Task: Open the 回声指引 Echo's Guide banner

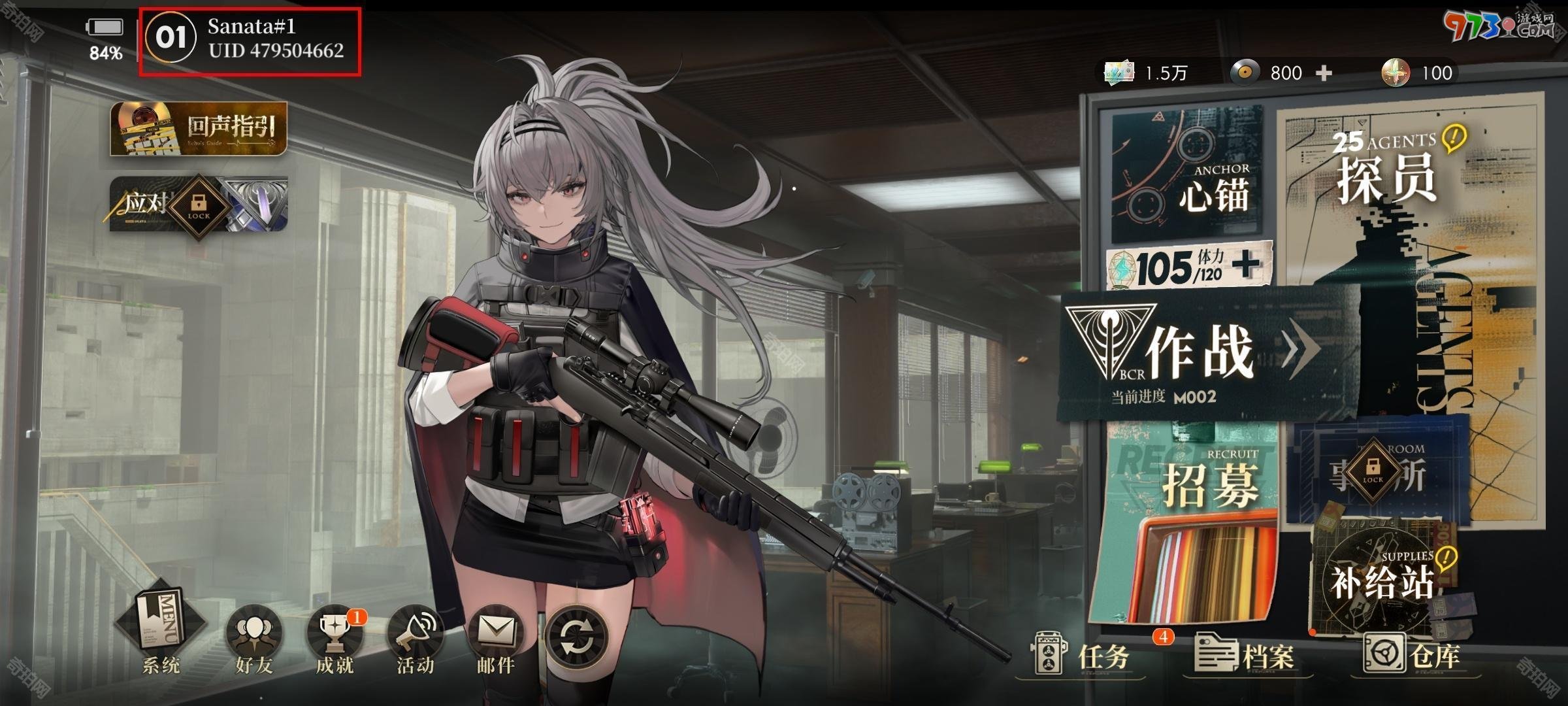Action: pyautogui.click(x=199, y=129)
